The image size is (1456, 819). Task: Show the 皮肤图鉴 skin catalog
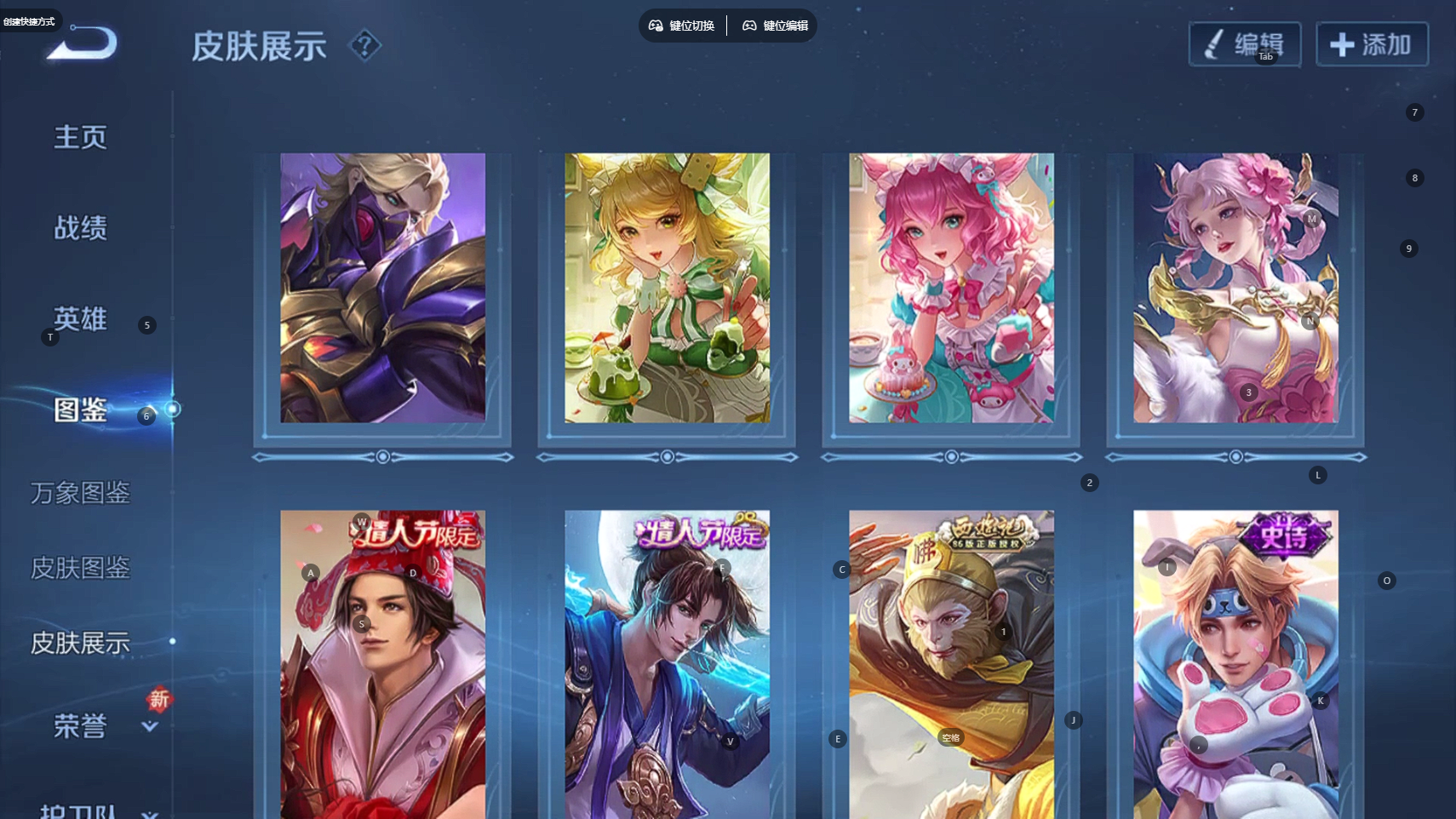tap(80, 568)
